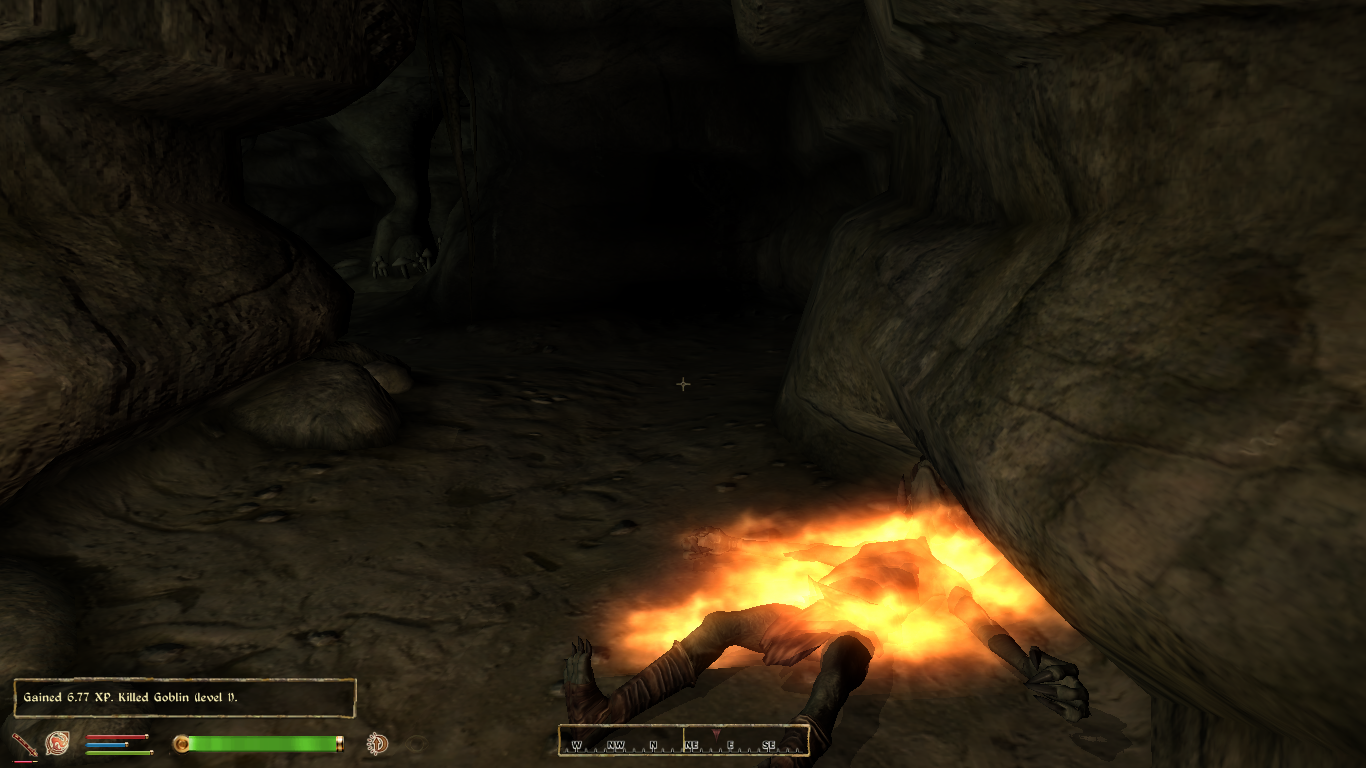Click the compass direction bar
This screenshot has height=768, width=1366.
pos(683,742)
